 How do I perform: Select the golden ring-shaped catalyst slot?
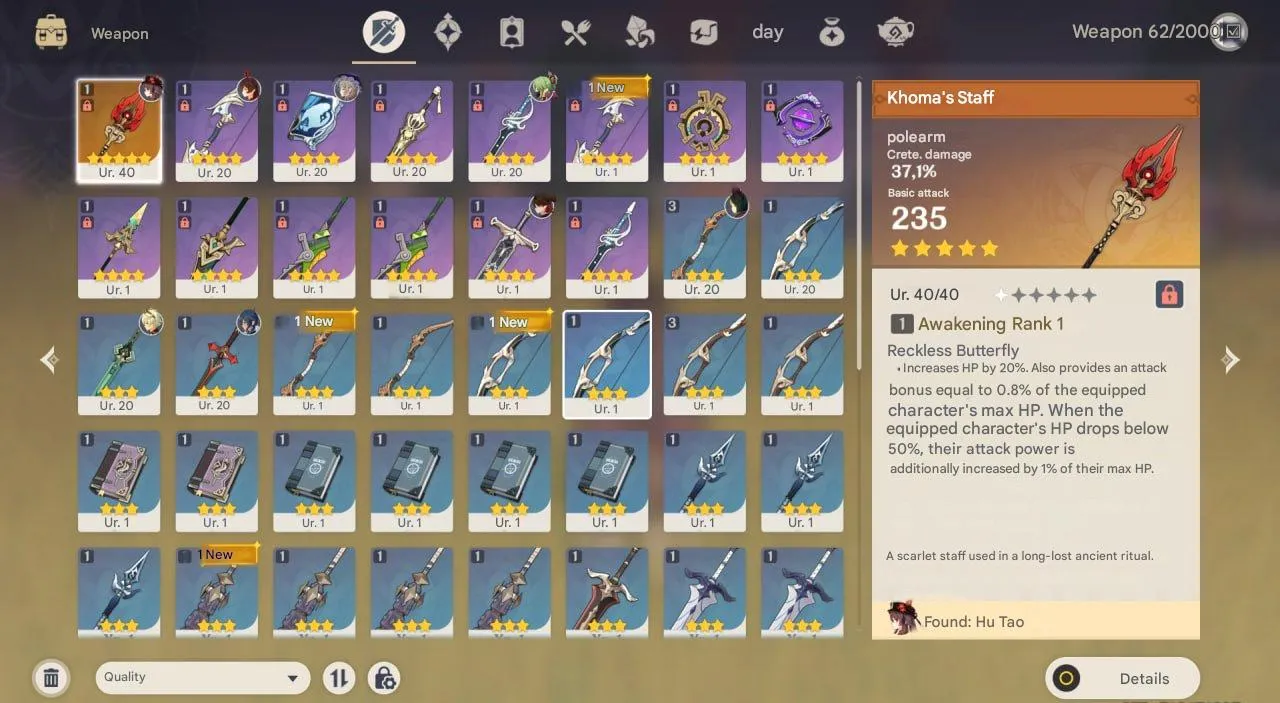(704, 130)
